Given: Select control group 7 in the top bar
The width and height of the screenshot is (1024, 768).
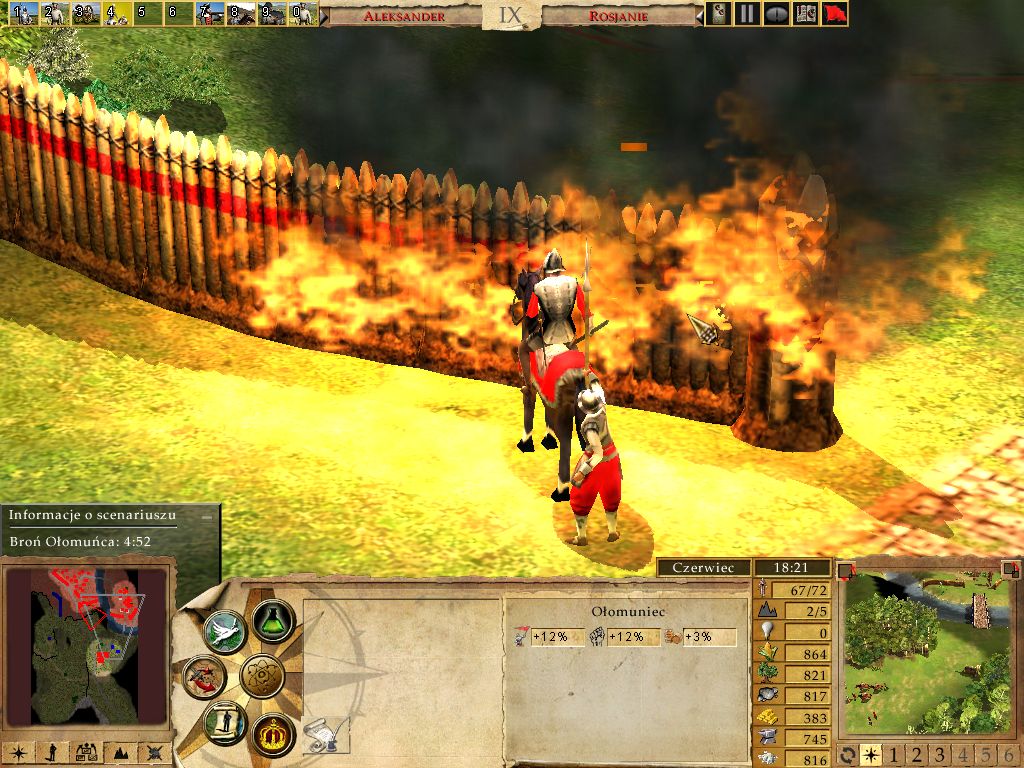Looking at the screenshot, I should [x=210, y=14].
